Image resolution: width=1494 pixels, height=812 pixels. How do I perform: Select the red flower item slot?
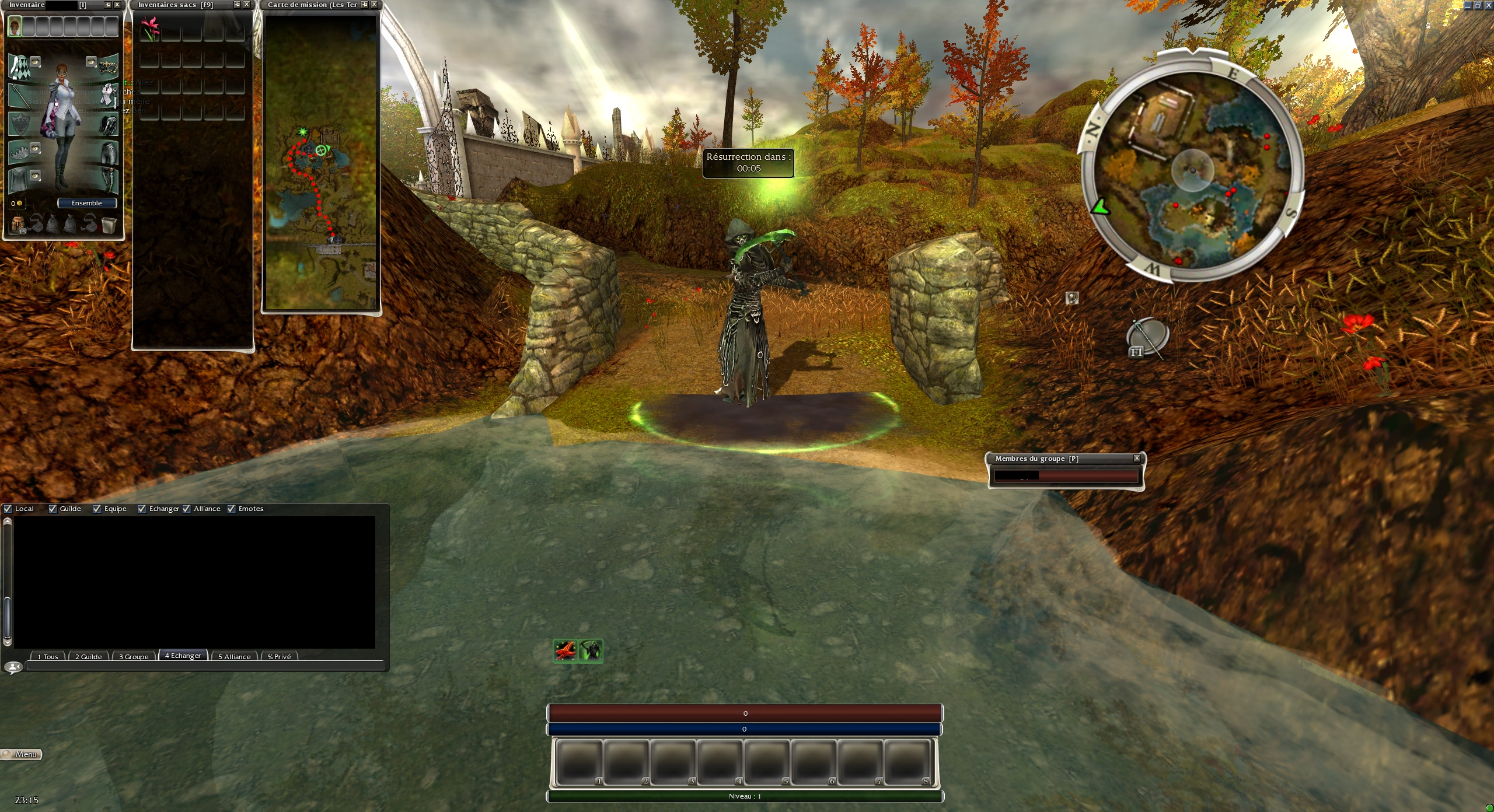150,29
